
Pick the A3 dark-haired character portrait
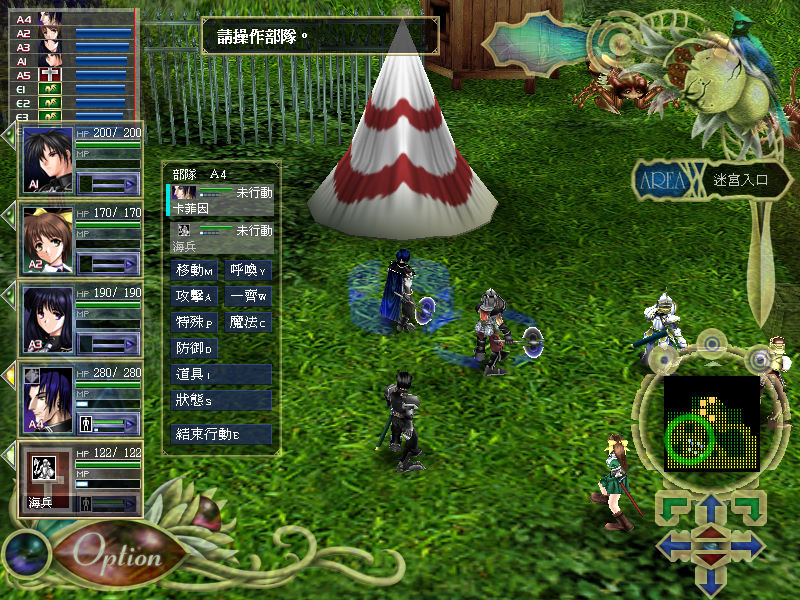[46, 318]
